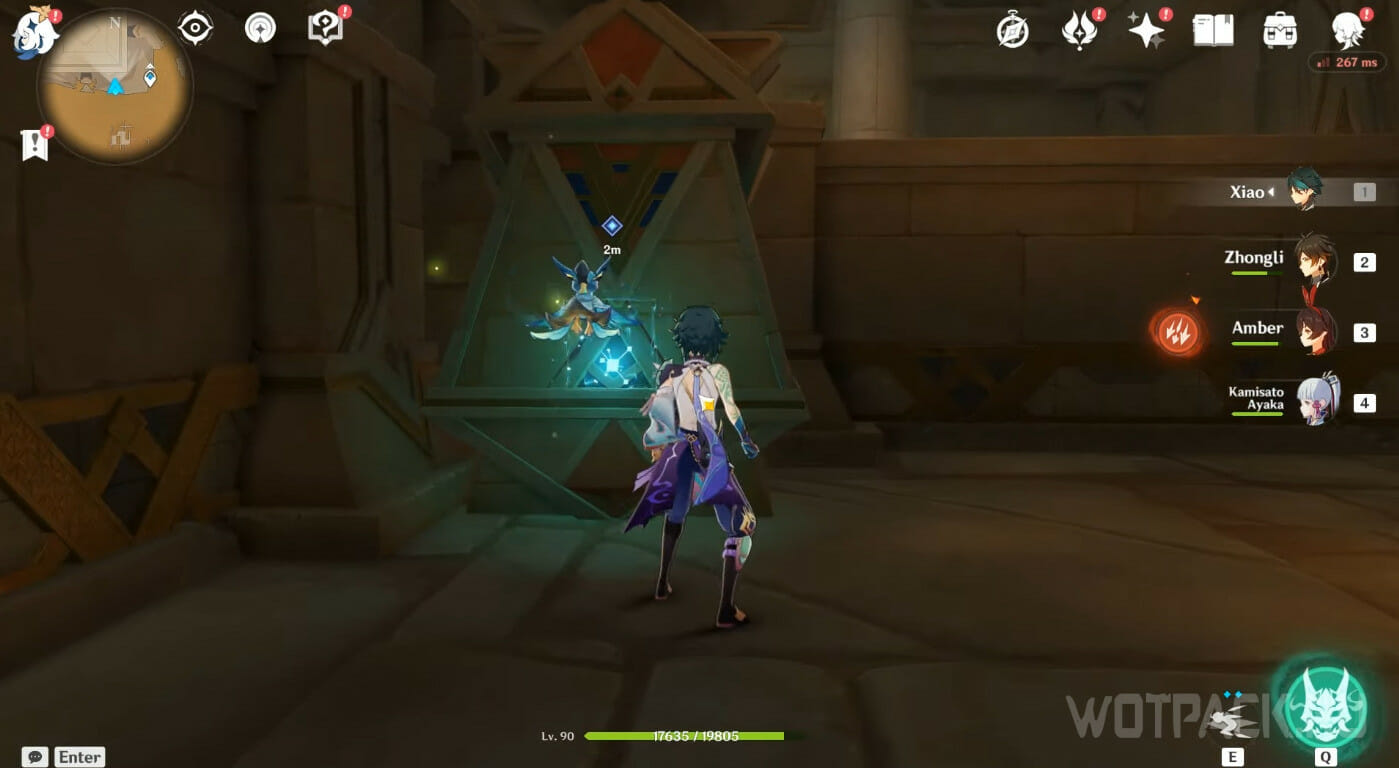Open the events icon with flame emblem
The image size is (1399, 768).
click(1079, 30)
